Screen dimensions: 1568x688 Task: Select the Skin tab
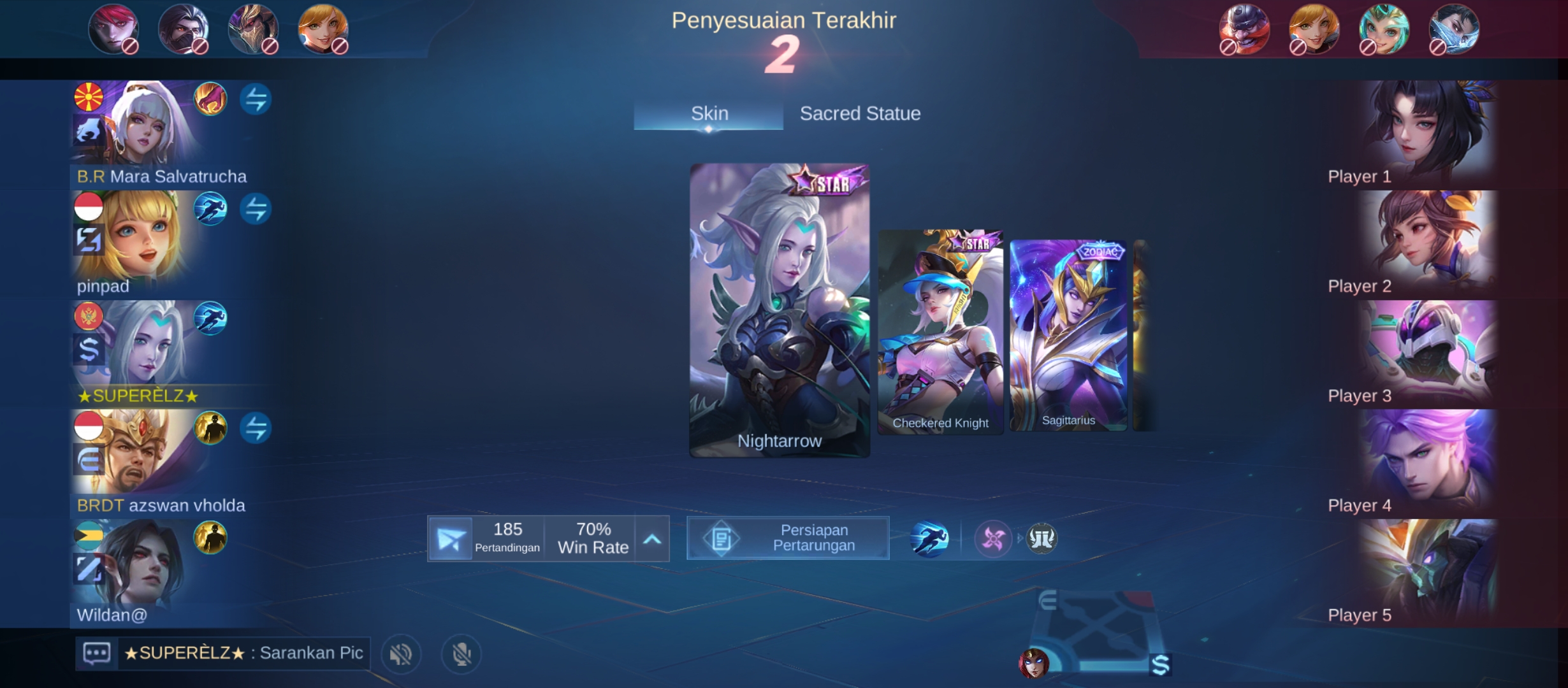click(x=709, y=113)
